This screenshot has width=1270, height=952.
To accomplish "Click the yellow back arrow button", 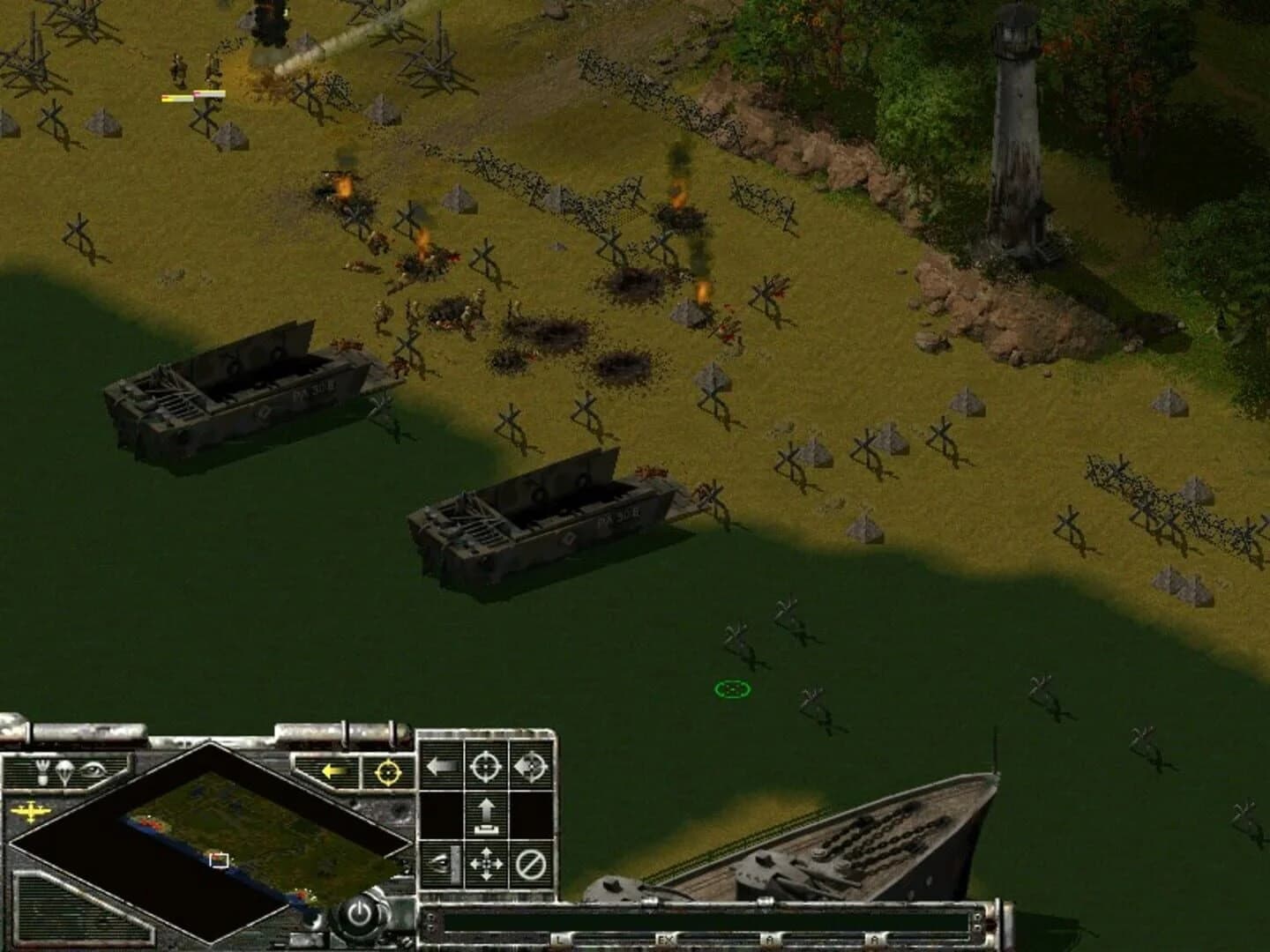I will click(333, 770).
